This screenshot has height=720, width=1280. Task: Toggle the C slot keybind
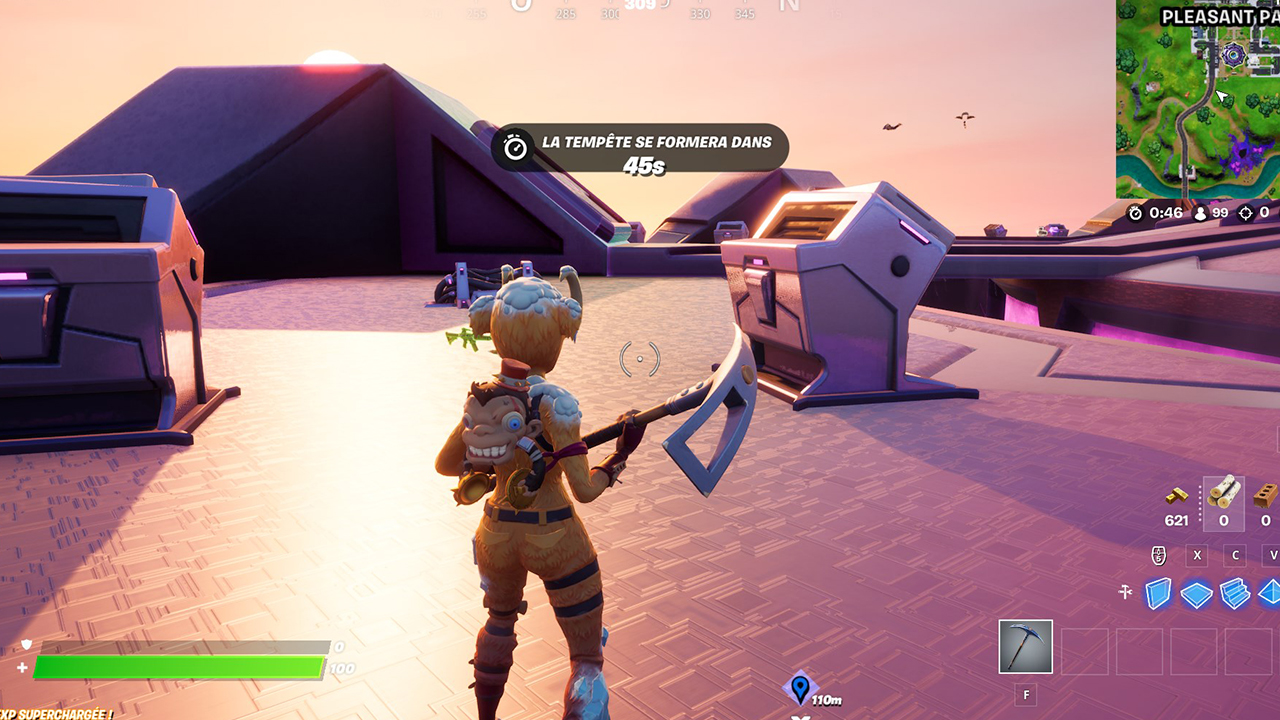[1235, 555]
